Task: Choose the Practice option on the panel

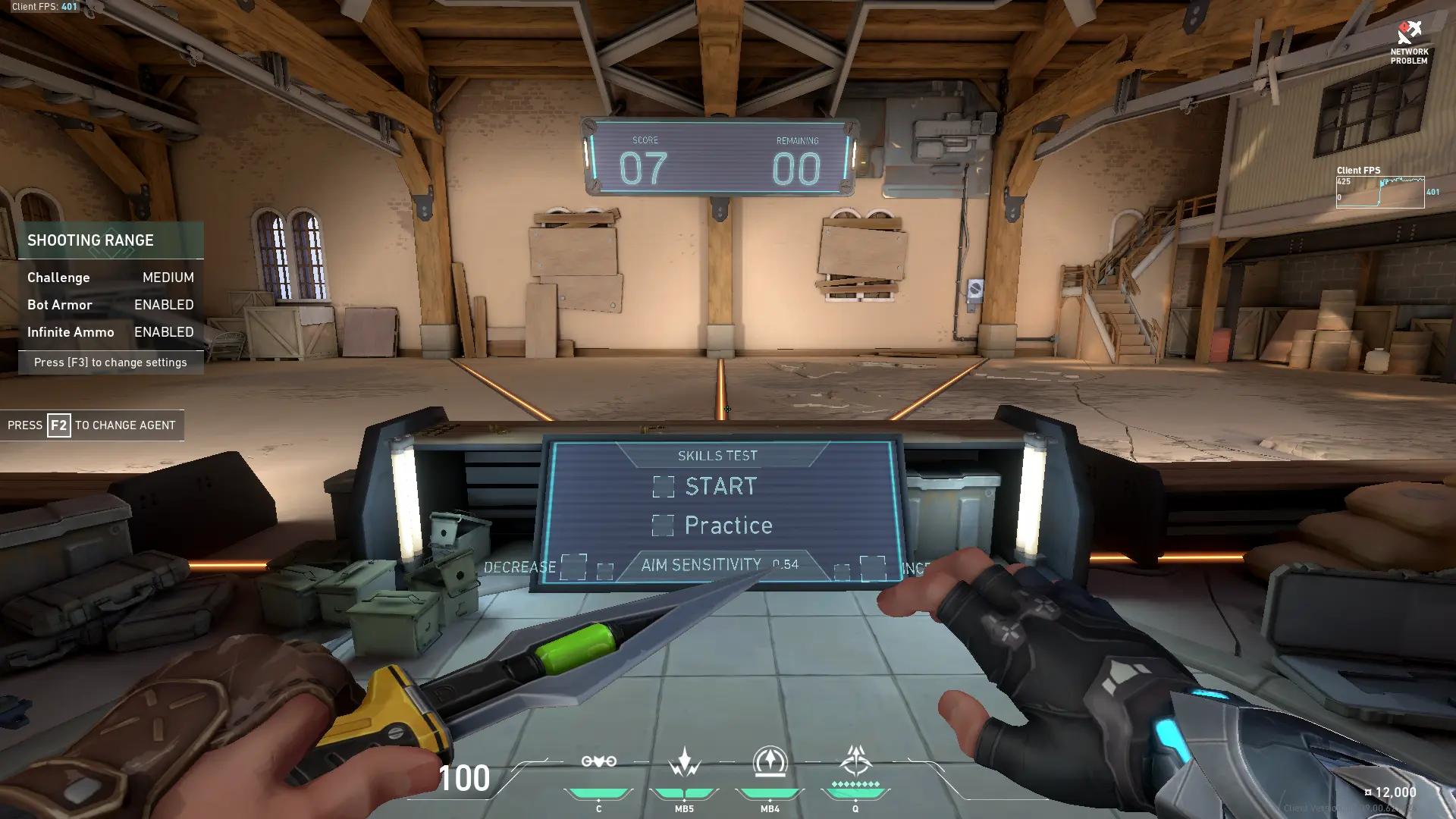Action: point(663,526)
